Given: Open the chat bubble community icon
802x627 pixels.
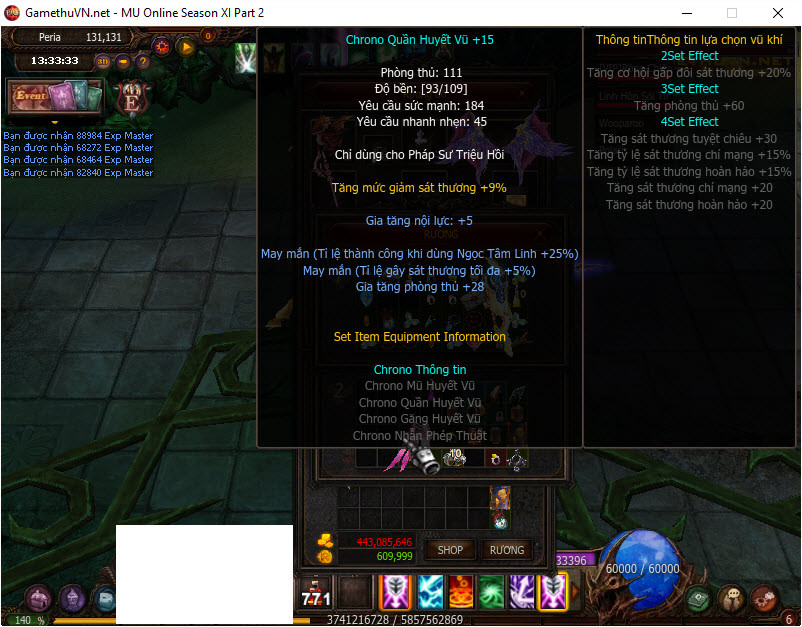Looking at the screenshot, I should pyautogui.click(x=731, y=598).
